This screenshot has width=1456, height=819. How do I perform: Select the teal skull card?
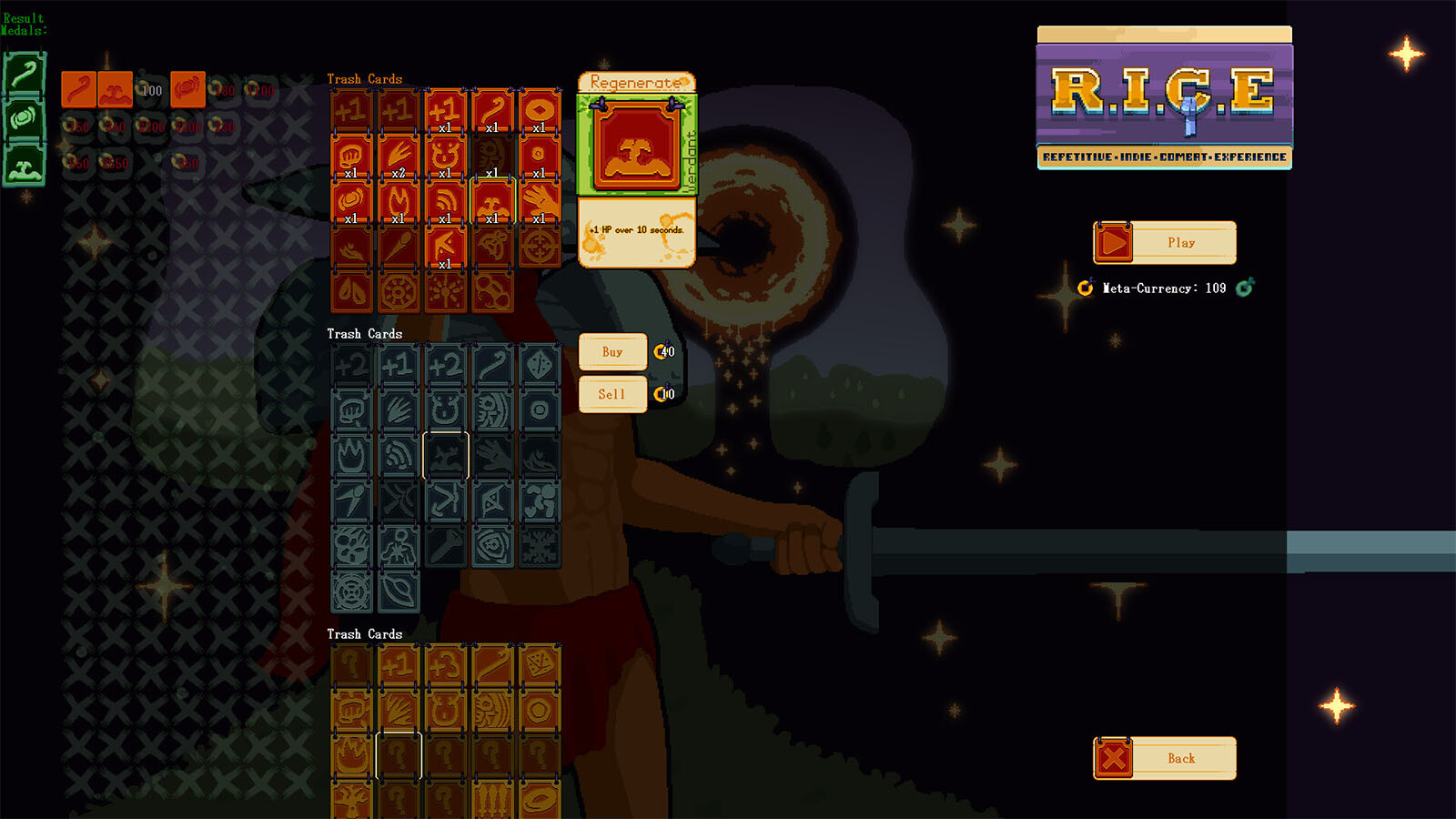(351, 547)
